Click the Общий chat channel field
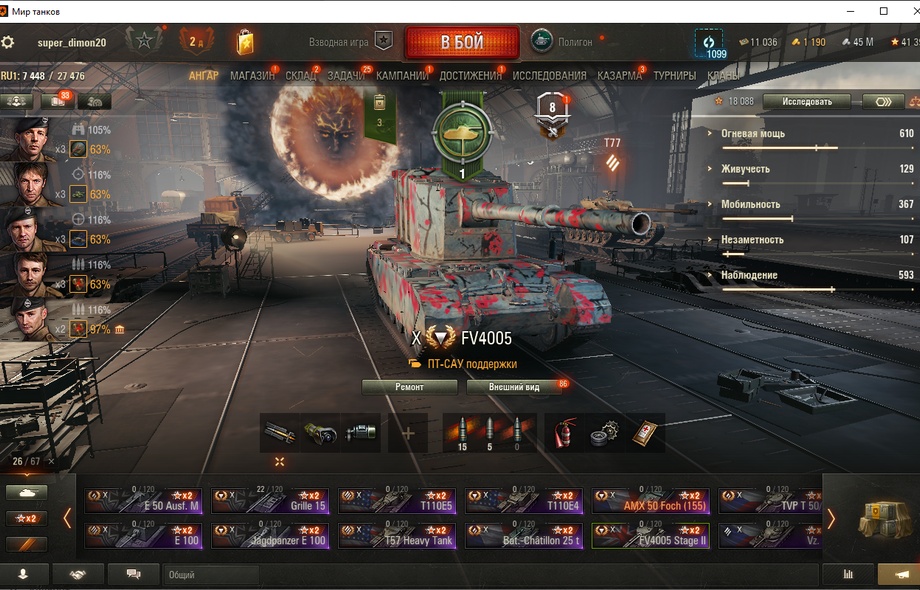Screen dimensions: 920x590 (x=210, y=575)
